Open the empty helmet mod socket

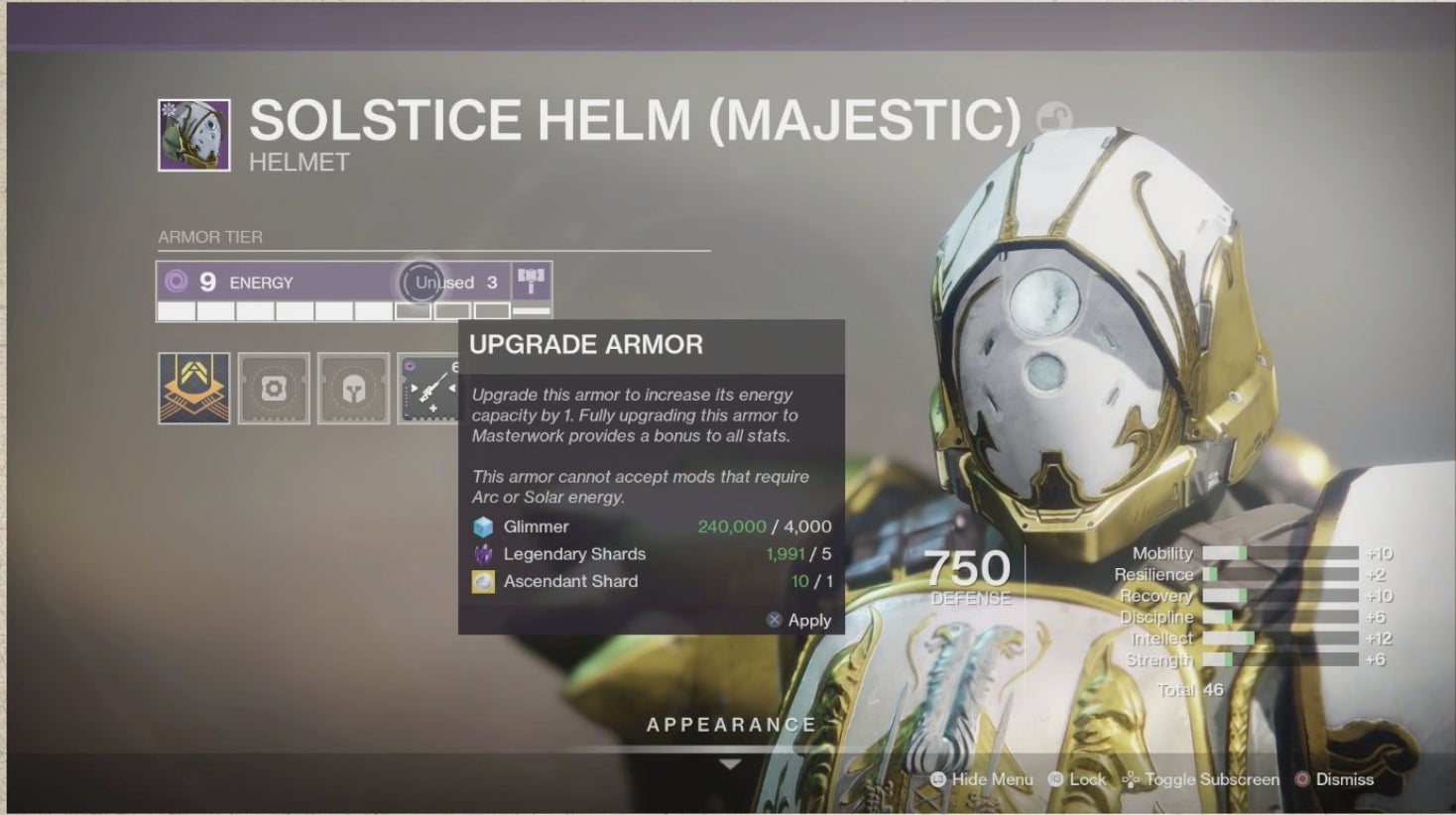(353, 389)
